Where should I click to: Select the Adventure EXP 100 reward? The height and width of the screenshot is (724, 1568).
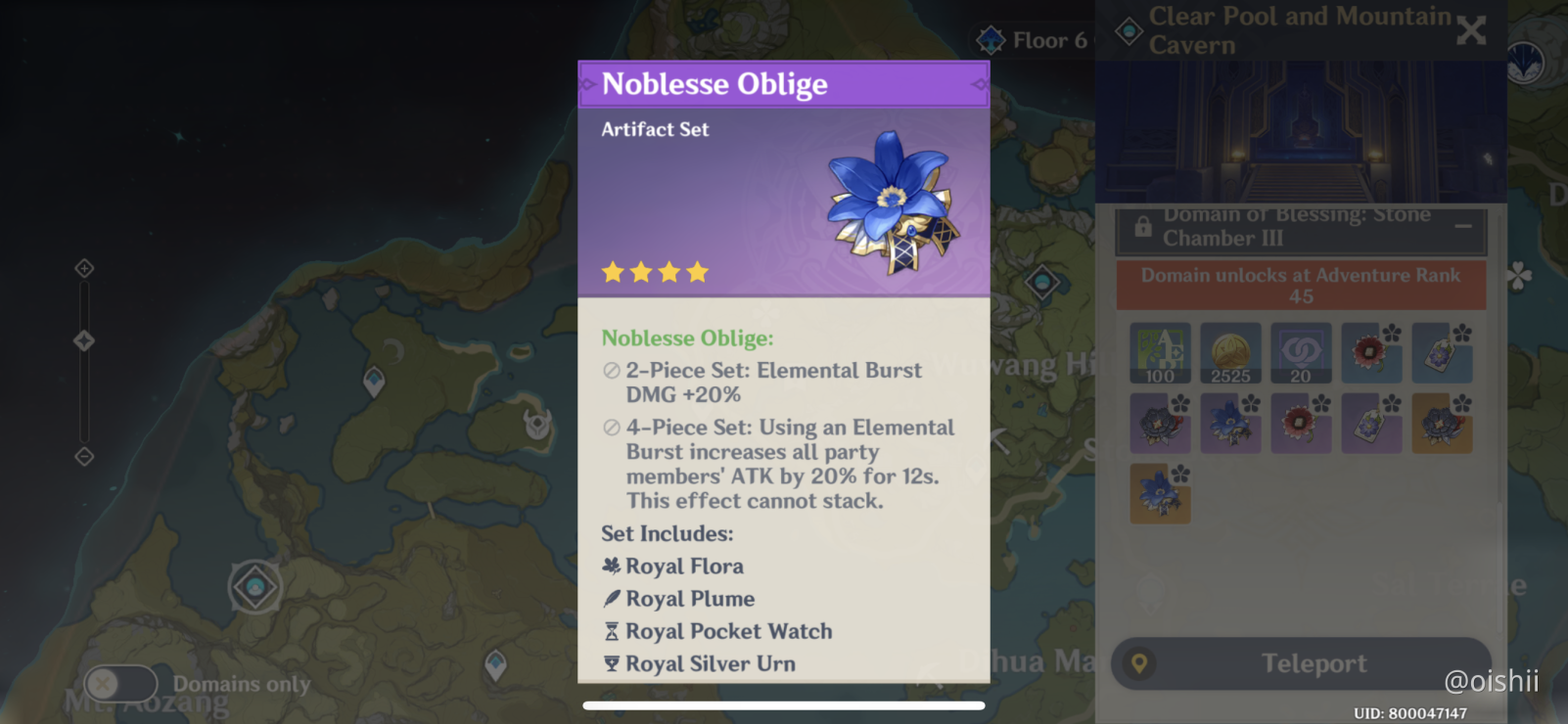(1160, 353)
